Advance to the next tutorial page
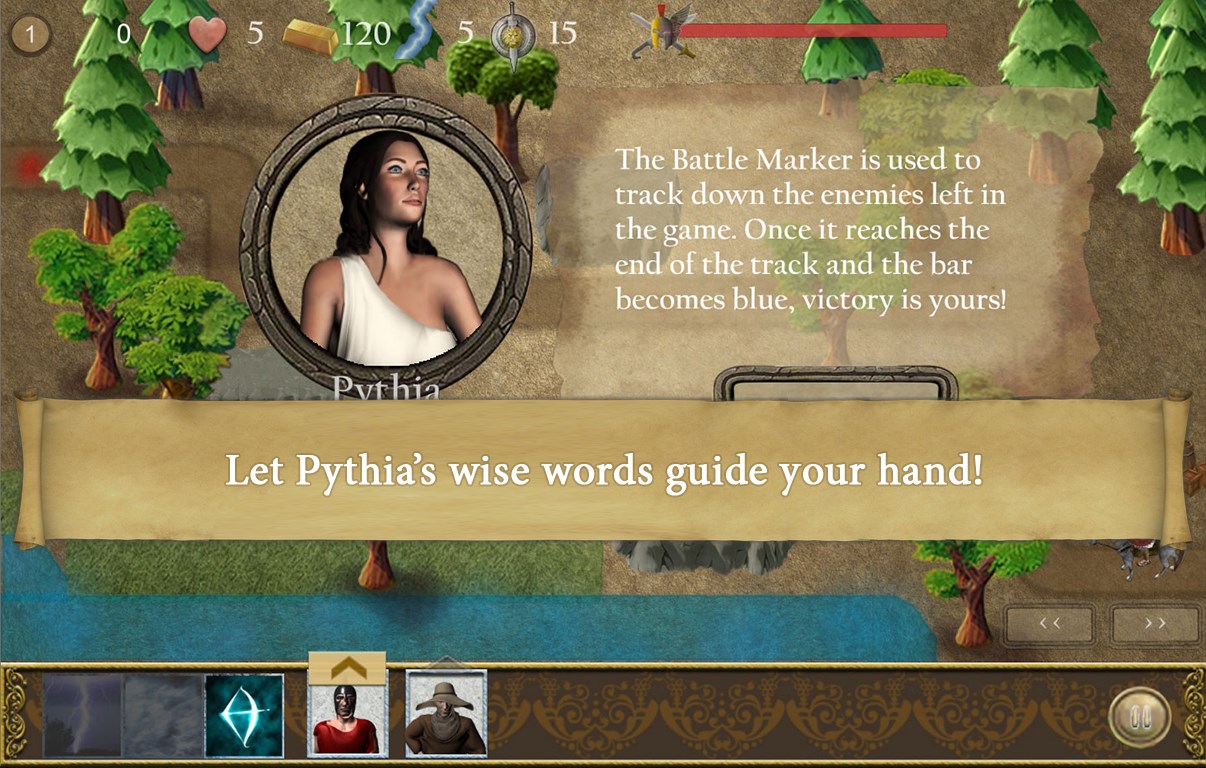The image size is (1206, 768). 1155,624
